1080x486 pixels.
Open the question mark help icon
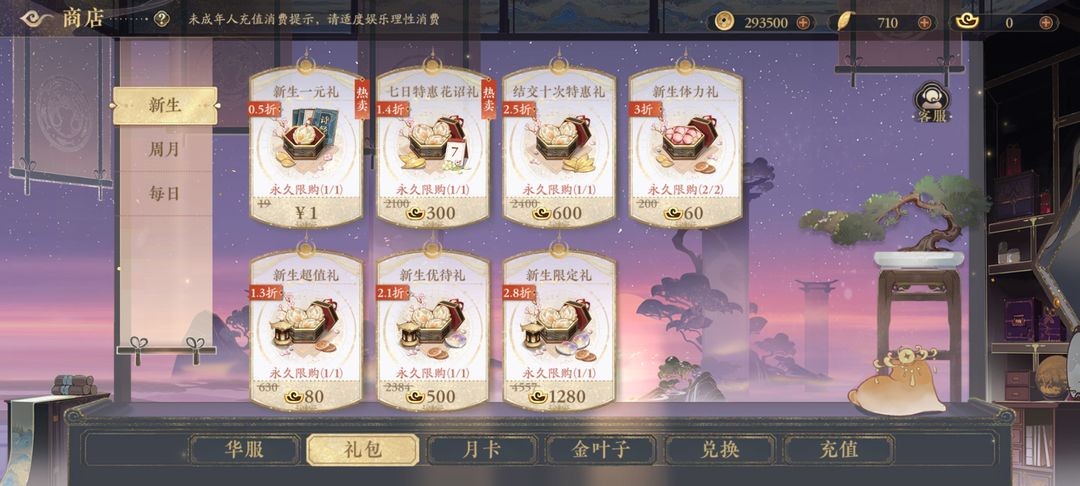point(161,19)
